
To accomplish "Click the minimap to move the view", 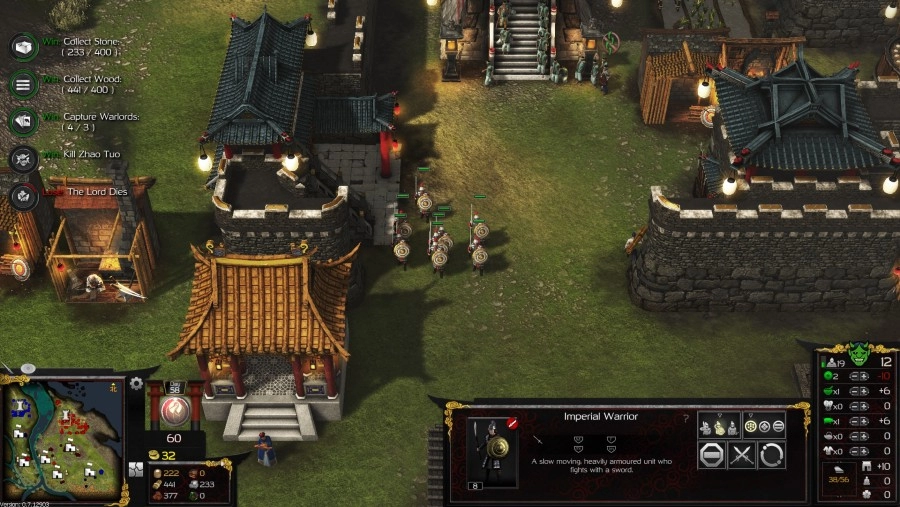I will pyautogui.click(x=61, y=435).
